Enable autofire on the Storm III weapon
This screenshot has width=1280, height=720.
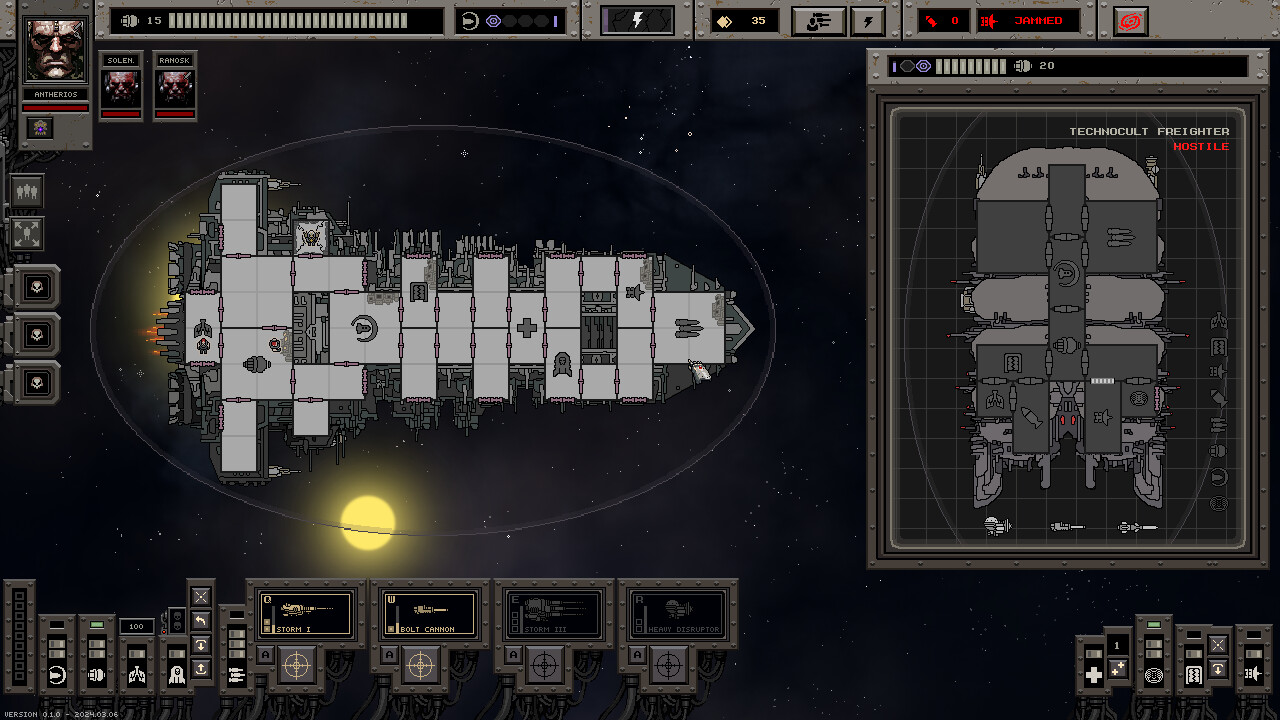click(x=513, y=655)
